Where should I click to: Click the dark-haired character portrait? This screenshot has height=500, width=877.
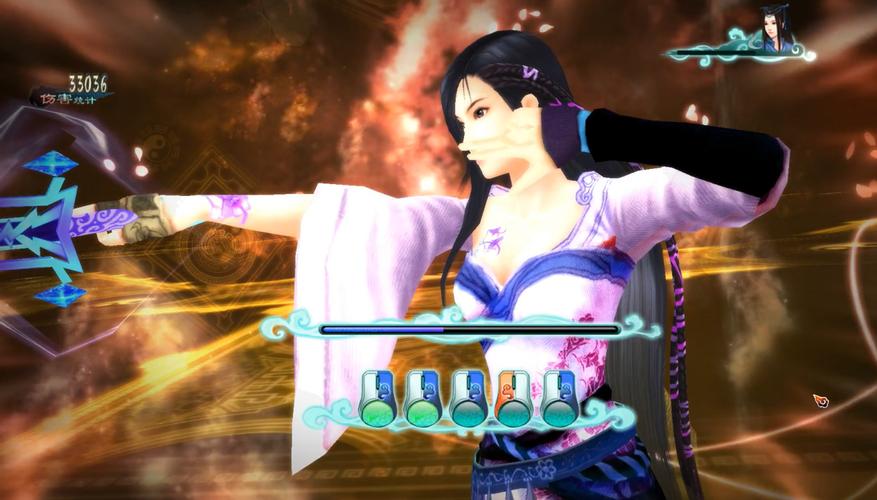(x=775, y=31)
